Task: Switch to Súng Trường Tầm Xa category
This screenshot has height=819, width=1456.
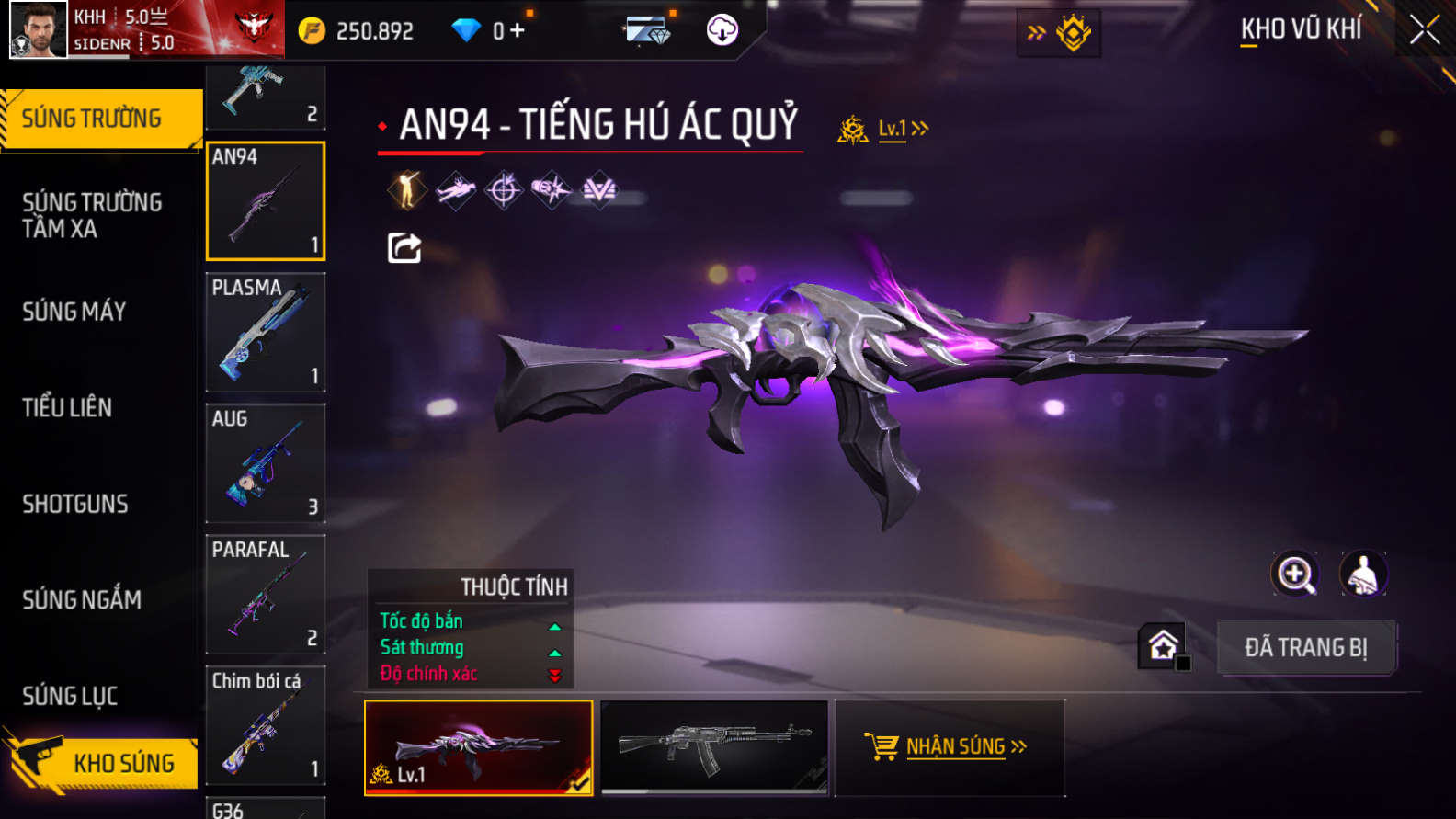Action: pos(92,215)
